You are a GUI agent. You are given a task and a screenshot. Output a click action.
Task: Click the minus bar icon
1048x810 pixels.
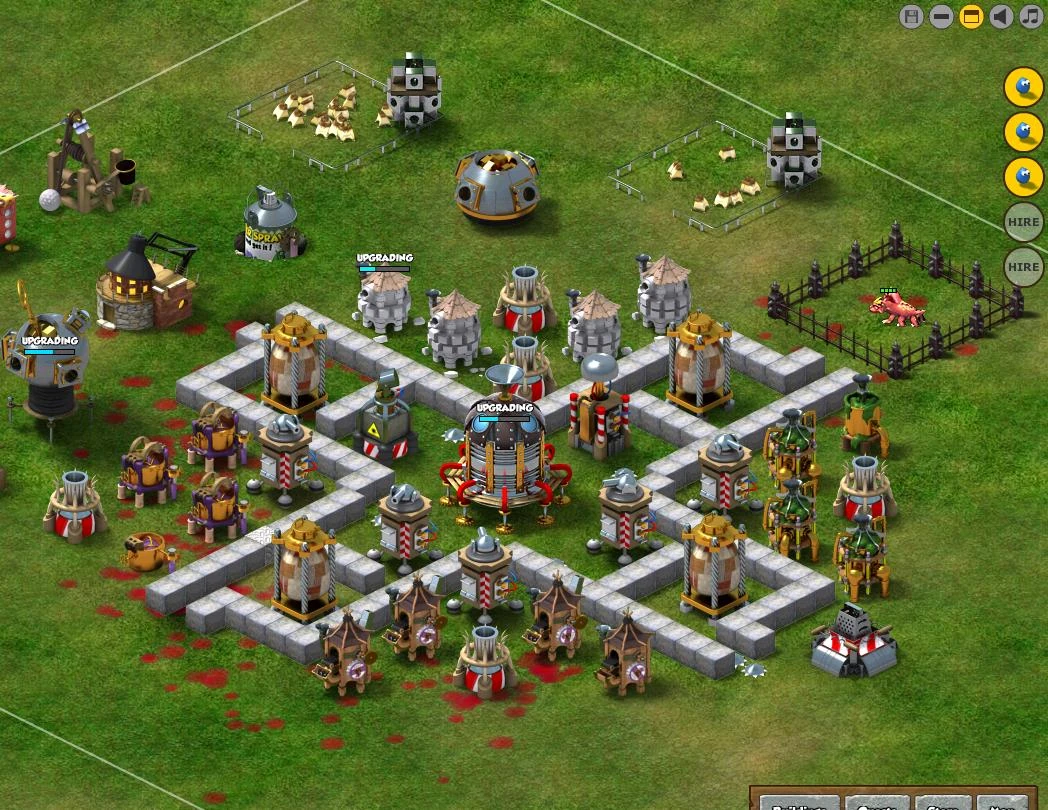click(x=941, y=16)
